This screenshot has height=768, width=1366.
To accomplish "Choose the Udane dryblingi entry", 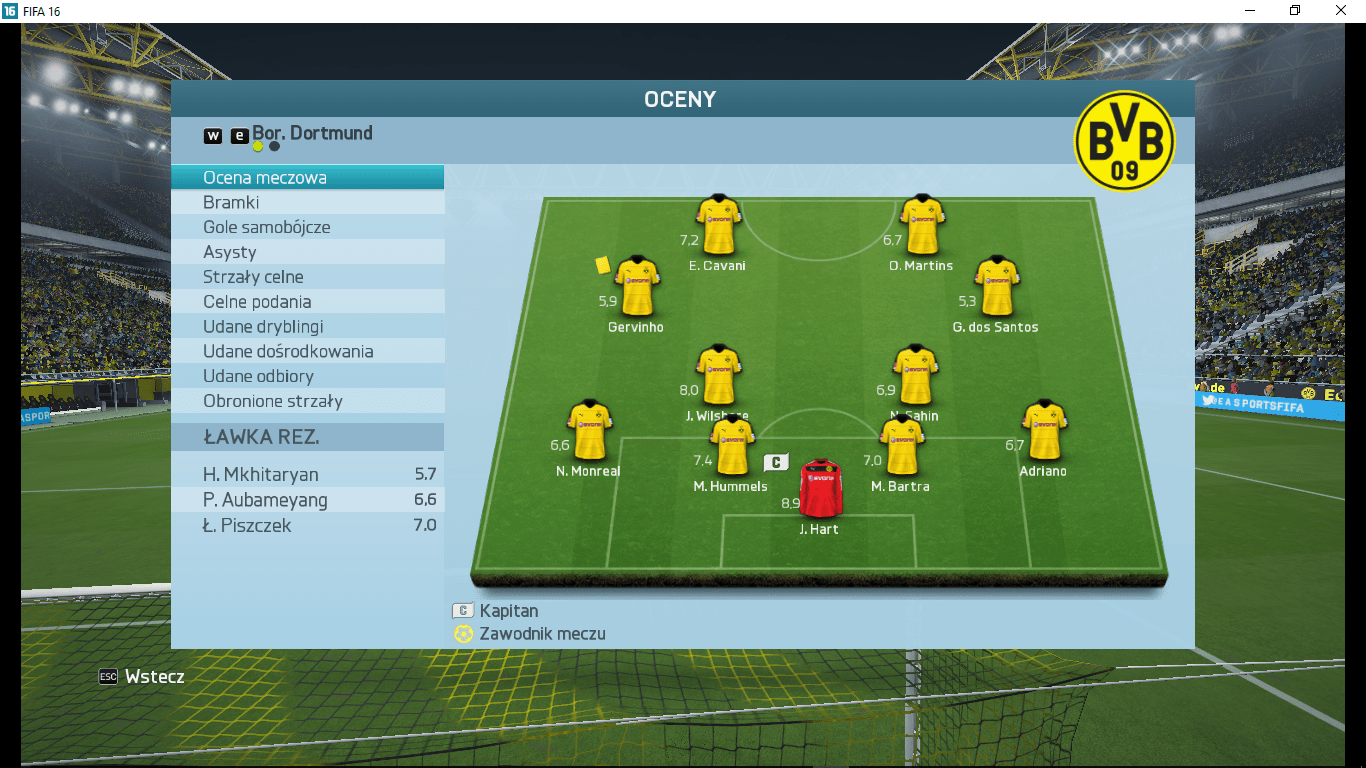I will [x=307, y=327].
